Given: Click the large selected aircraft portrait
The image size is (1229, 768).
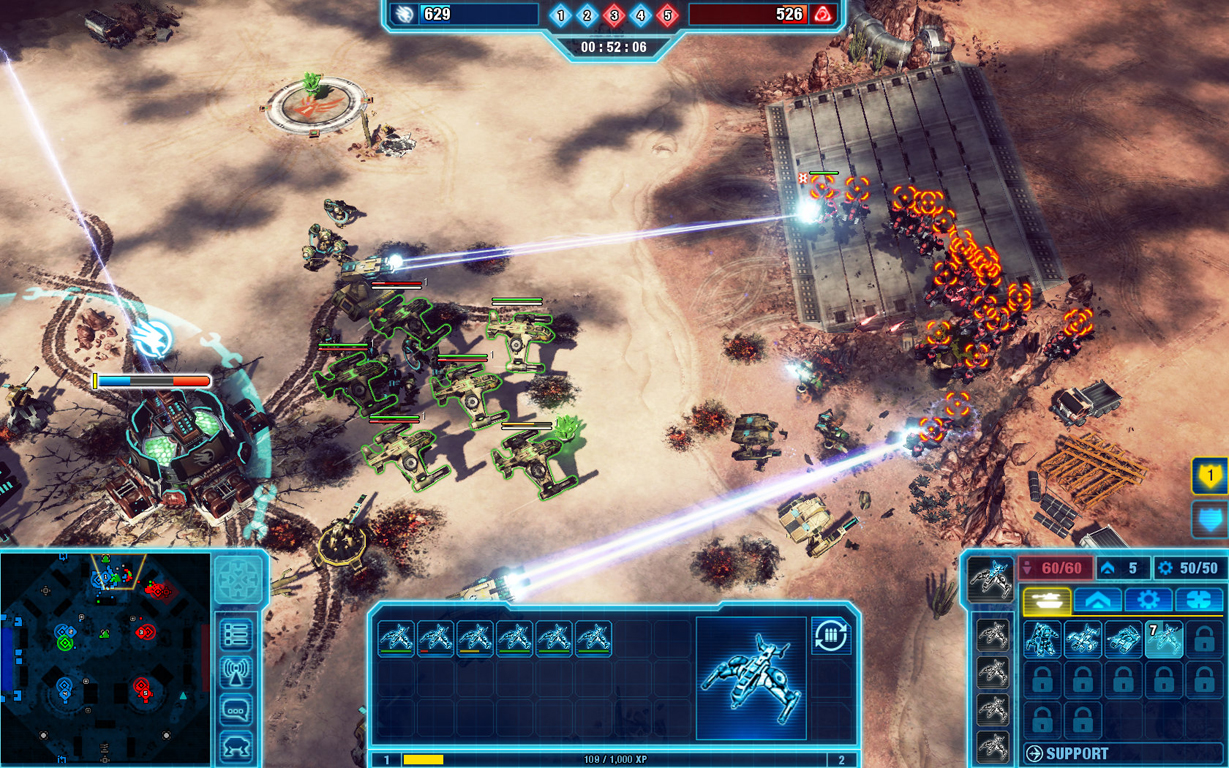Looking at the screenshot, I should pyautogui.click(x=751, y=677).
